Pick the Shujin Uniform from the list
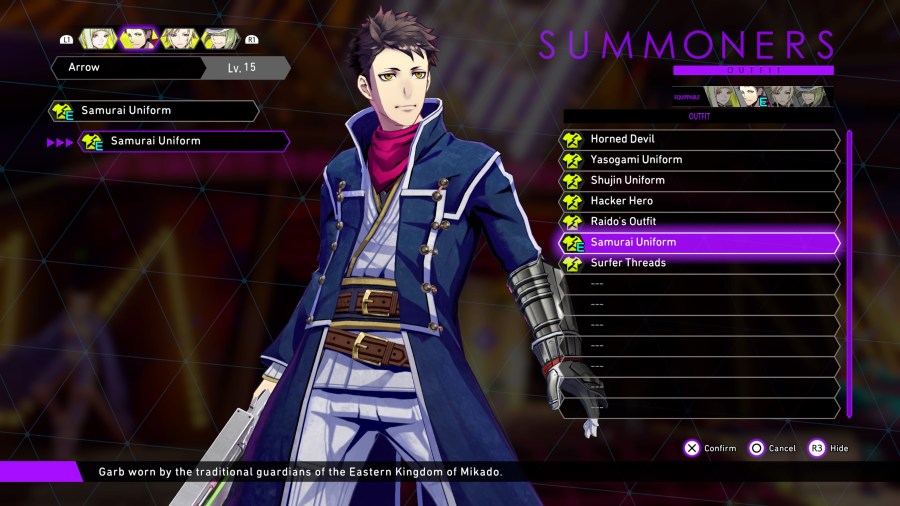The image size is (900, 506). pyautogui.click(x=700, y=180)
